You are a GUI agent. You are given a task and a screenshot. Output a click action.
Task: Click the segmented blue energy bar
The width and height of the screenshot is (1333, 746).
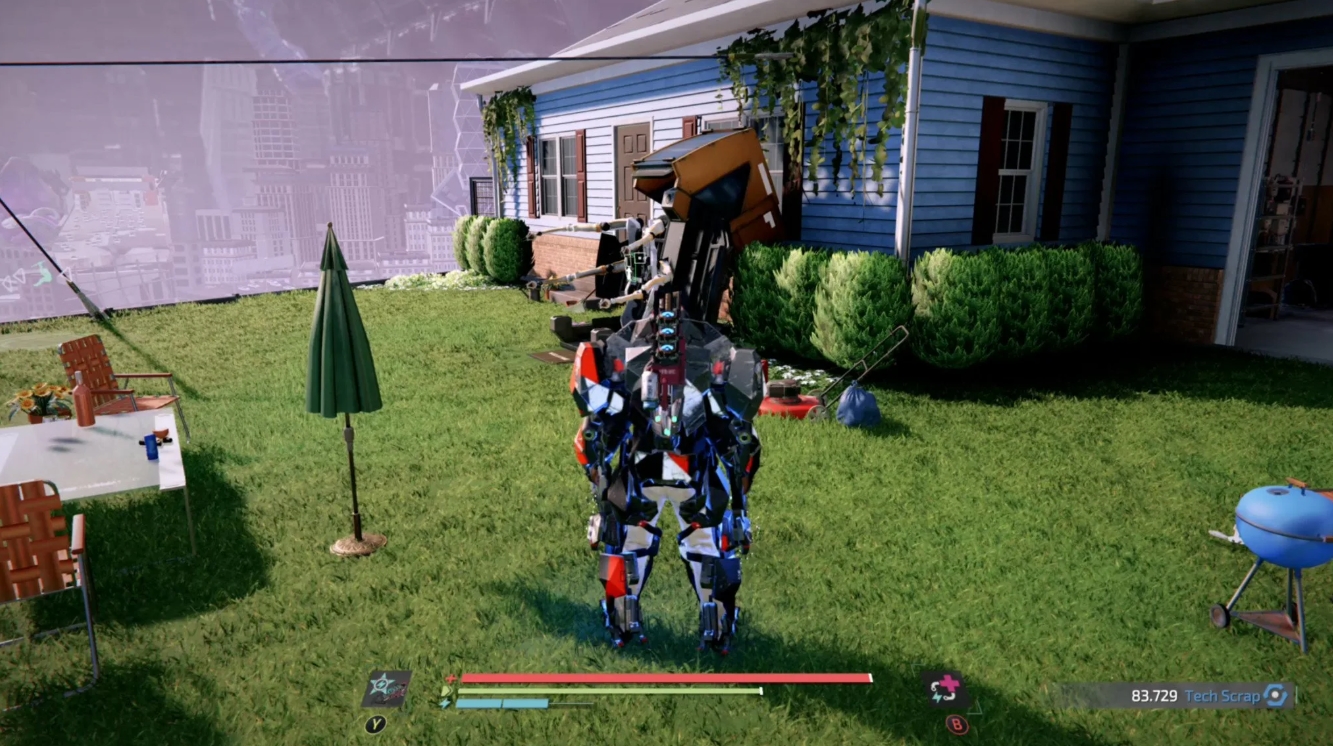click(500, 703)
